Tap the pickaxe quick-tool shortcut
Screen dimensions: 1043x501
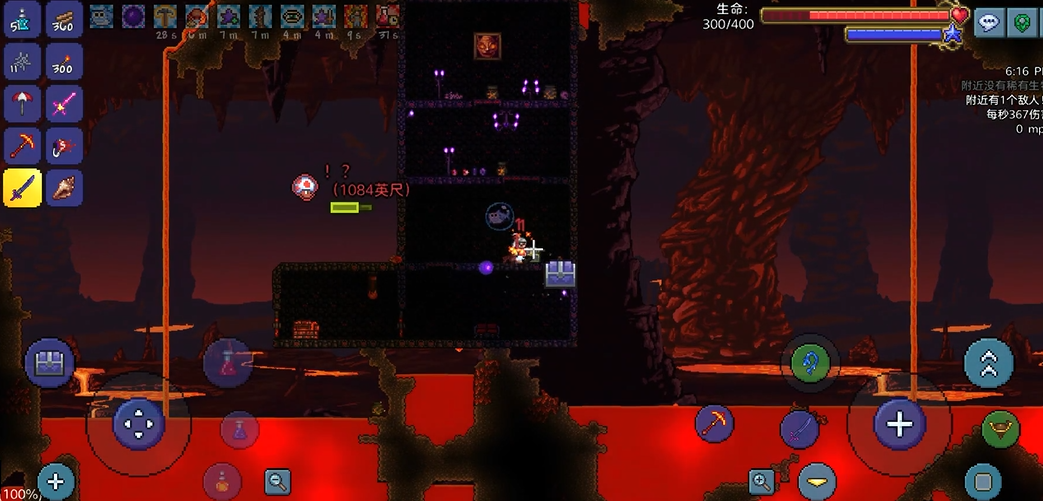point(714,424)
